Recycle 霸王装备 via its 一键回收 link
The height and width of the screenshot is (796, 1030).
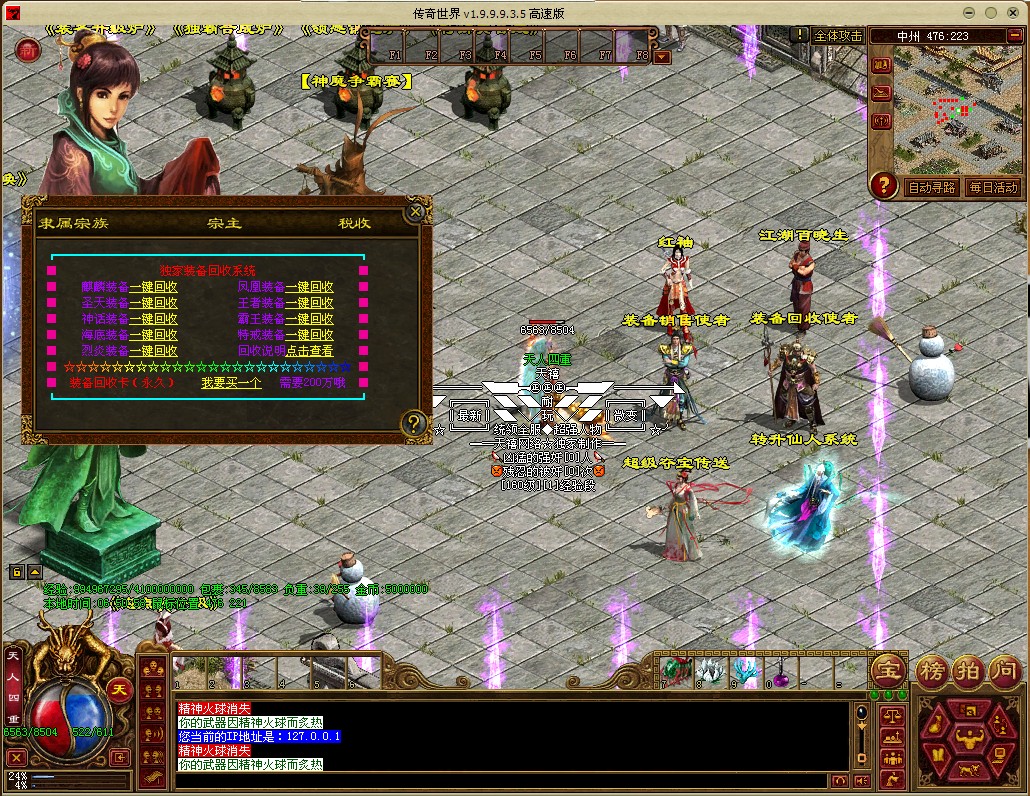309,319
